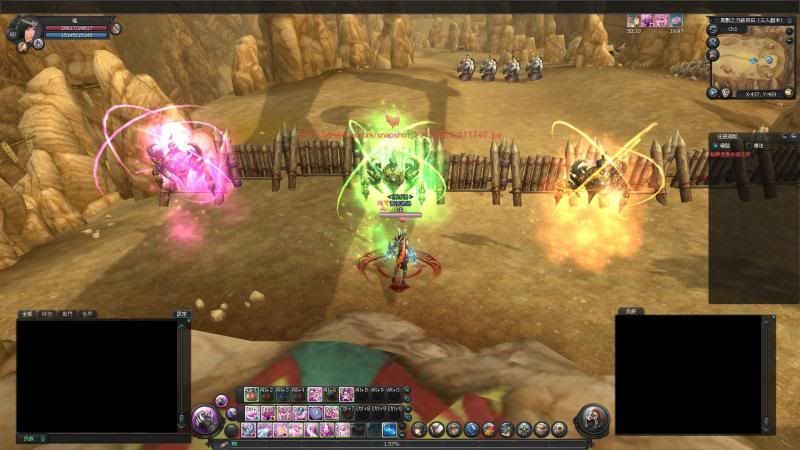Image resolution: width=800 pixels, height=450 pixels.
Task: Click the large purple orb left of hotbar
Action: pyautogui.click(x=206, y=418)
